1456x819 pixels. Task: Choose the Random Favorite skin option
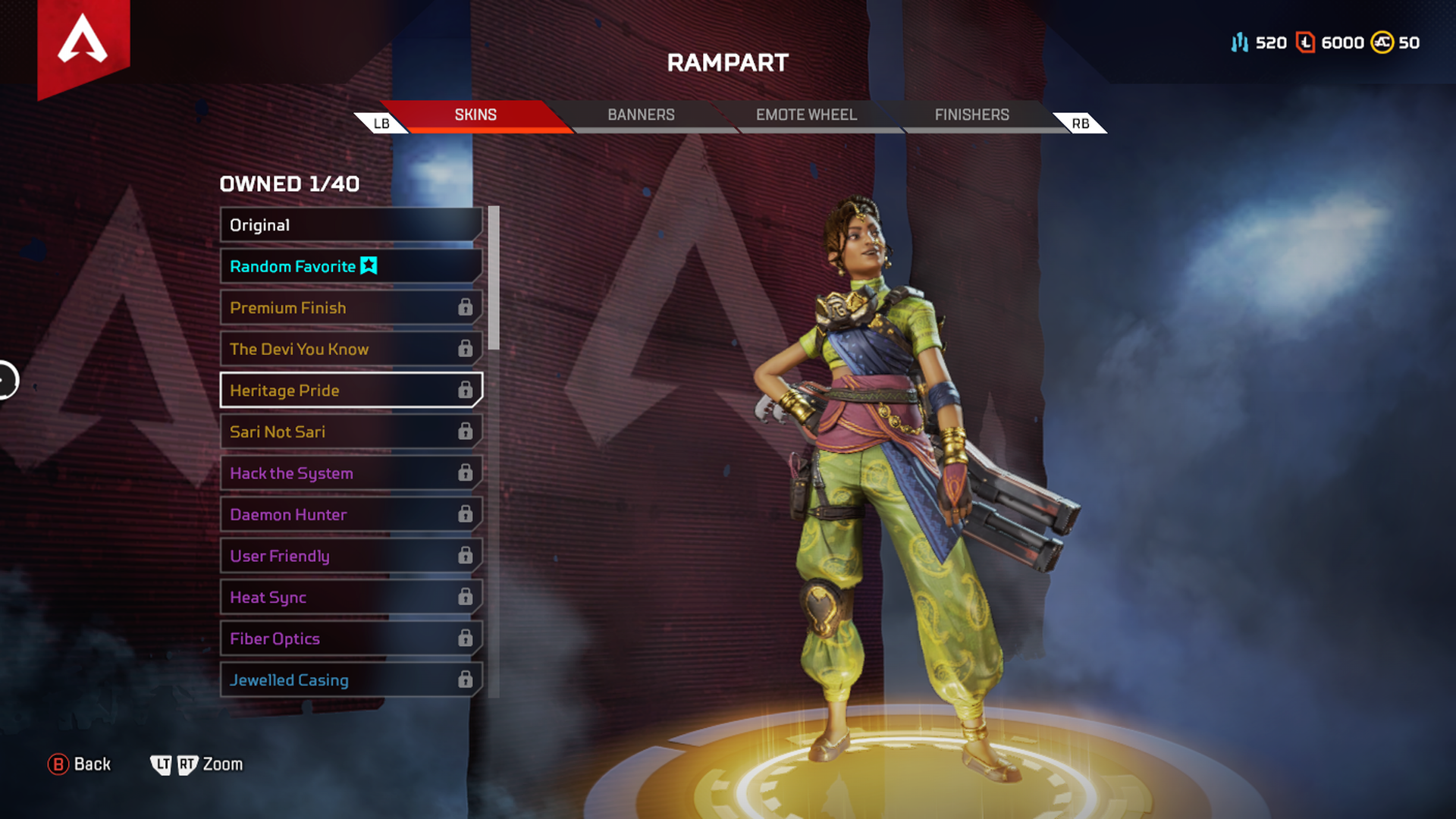350,266
